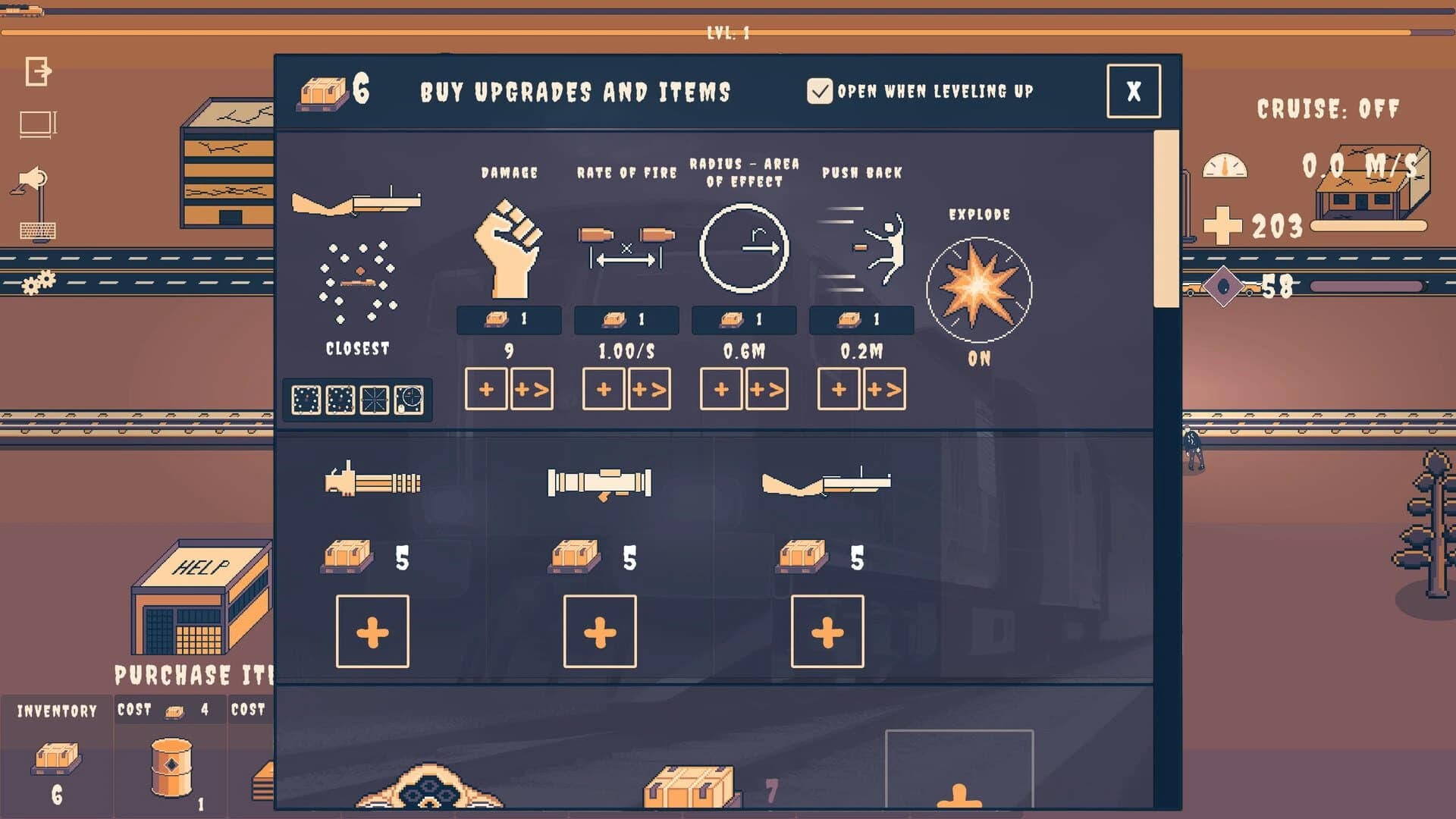This screenshot has width=1456, height=819.
Task: Purchase the oil barrel costing 4 crates
Action: (x=171, y=766)
